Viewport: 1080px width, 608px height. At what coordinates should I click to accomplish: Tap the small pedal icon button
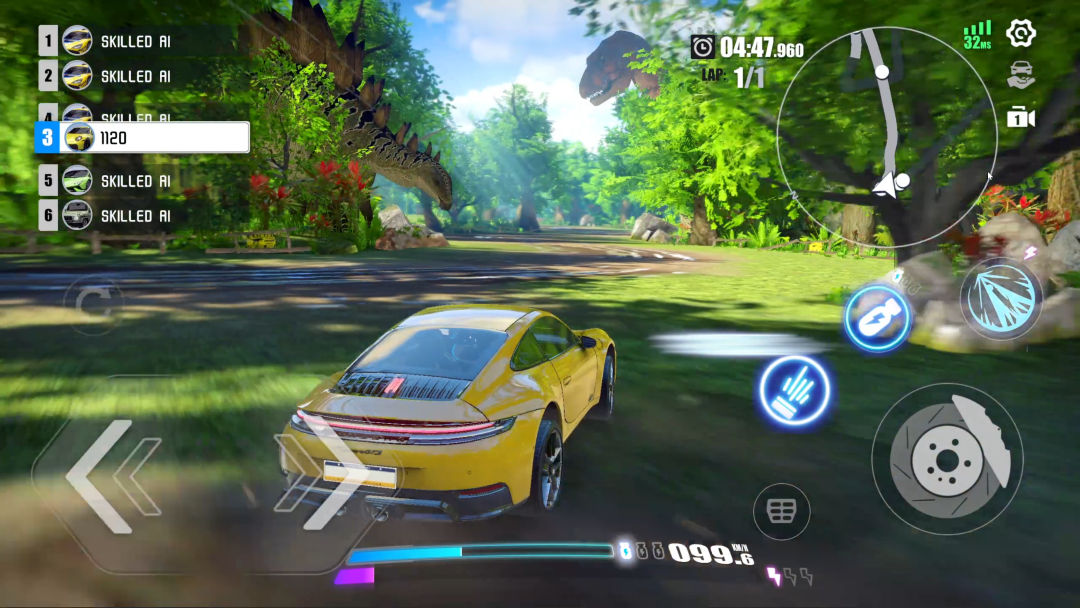click(x=781, y=511)
